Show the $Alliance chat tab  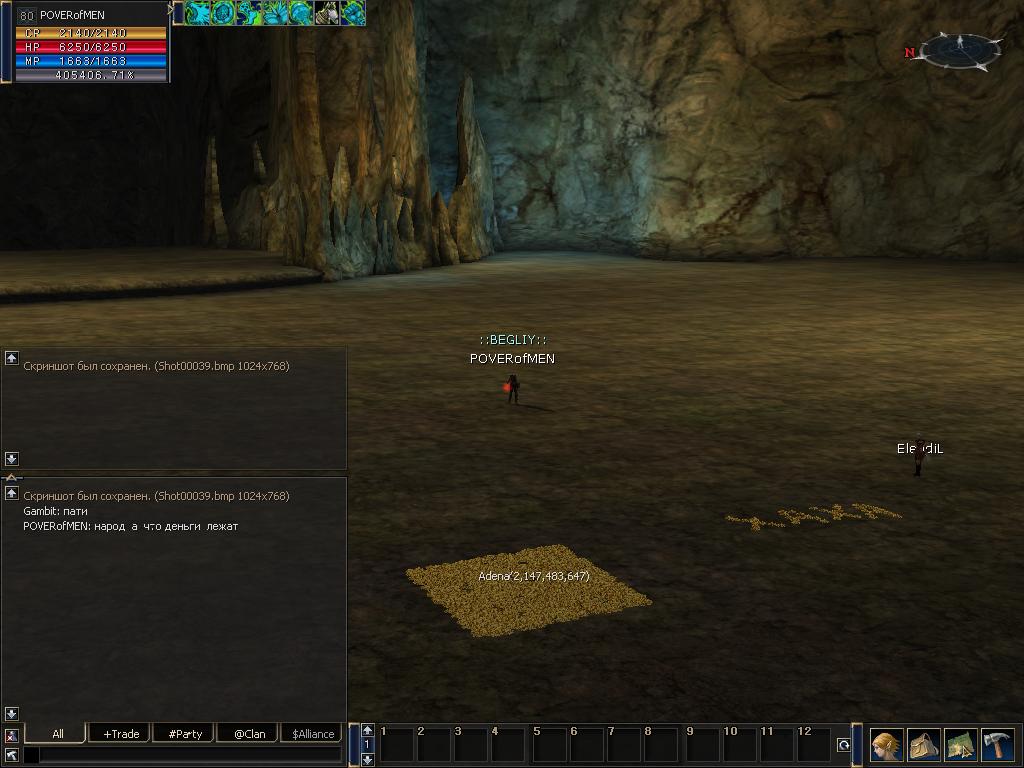313,734
